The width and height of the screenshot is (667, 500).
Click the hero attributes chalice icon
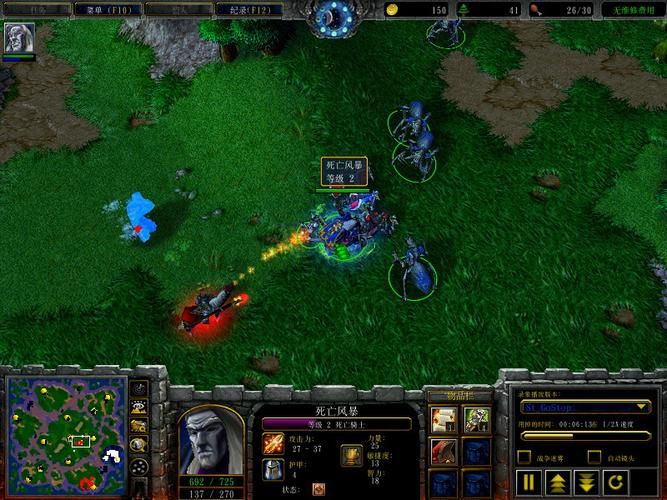point(352,455)
